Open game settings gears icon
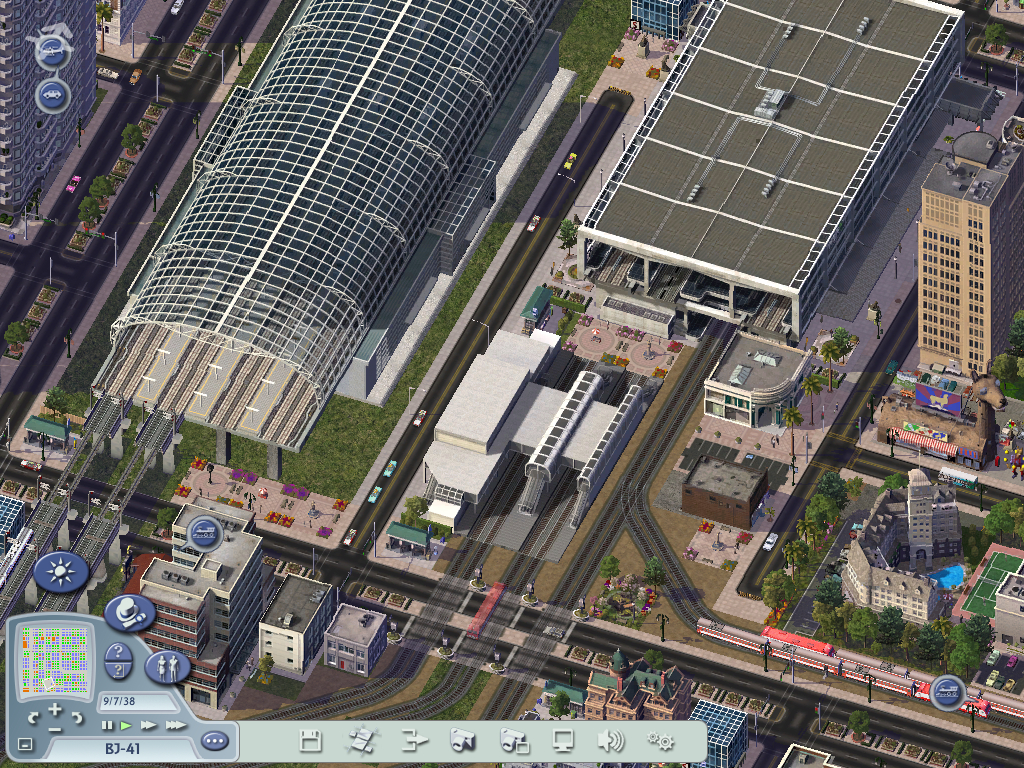Screen dimensions: 1024x768 [660, 741]
